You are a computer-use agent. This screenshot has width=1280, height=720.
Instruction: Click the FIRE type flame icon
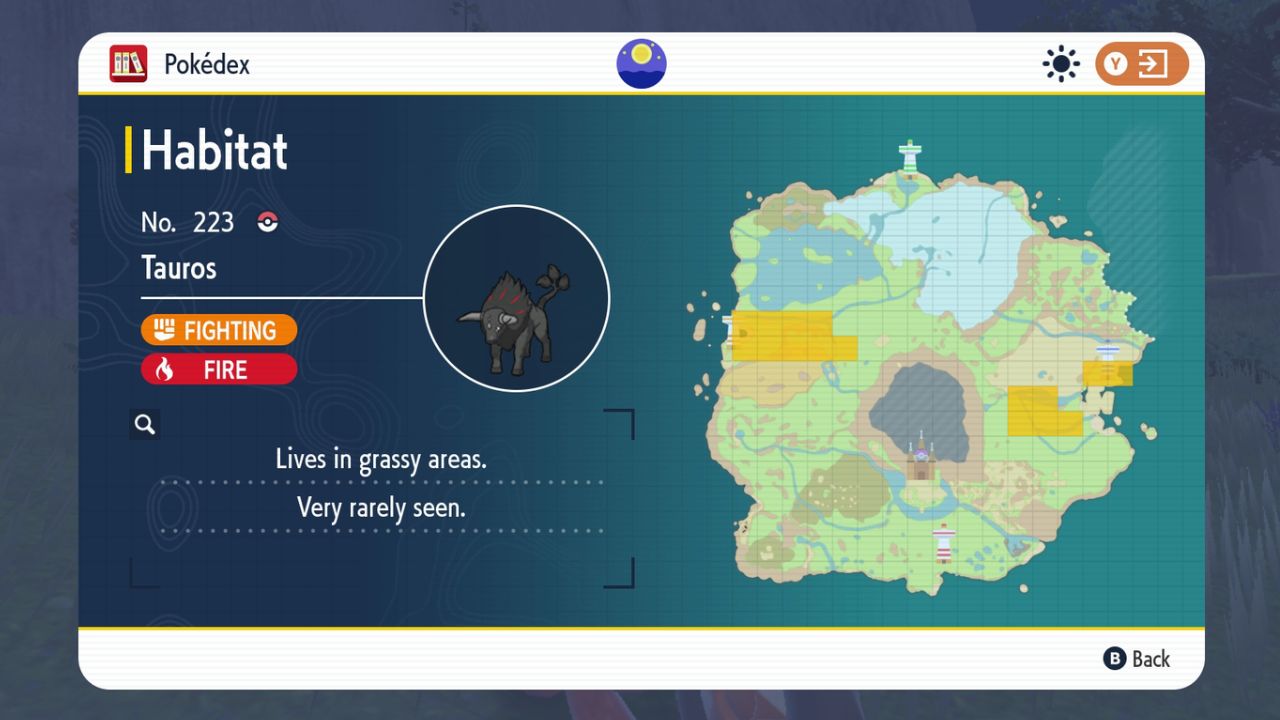167,369
